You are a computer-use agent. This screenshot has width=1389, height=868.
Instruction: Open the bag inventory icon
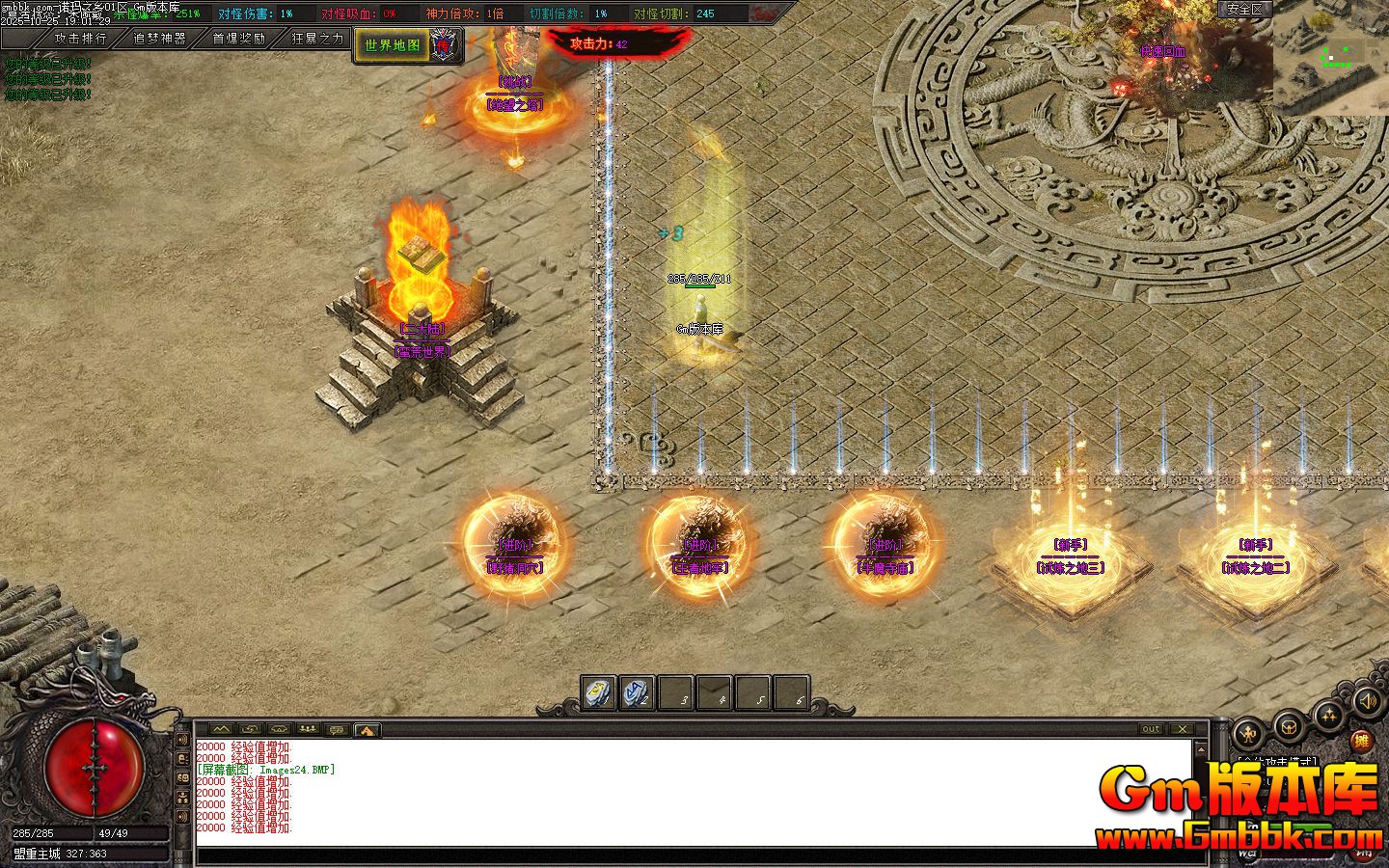coord(1290,725)
